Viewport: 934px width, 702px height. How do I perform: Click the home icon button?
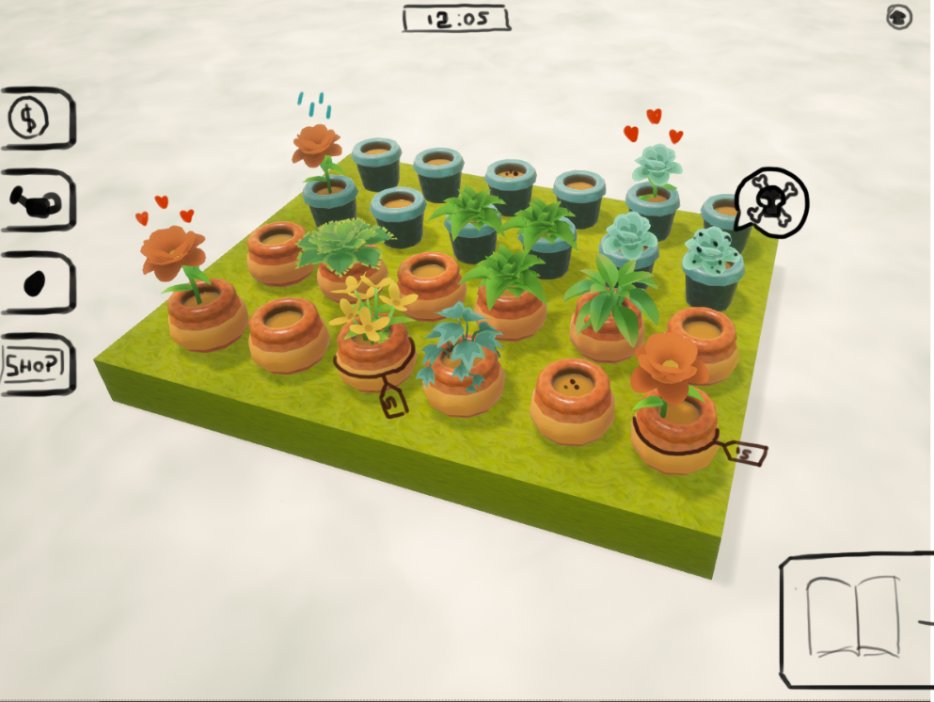click(x=898, y=16)
